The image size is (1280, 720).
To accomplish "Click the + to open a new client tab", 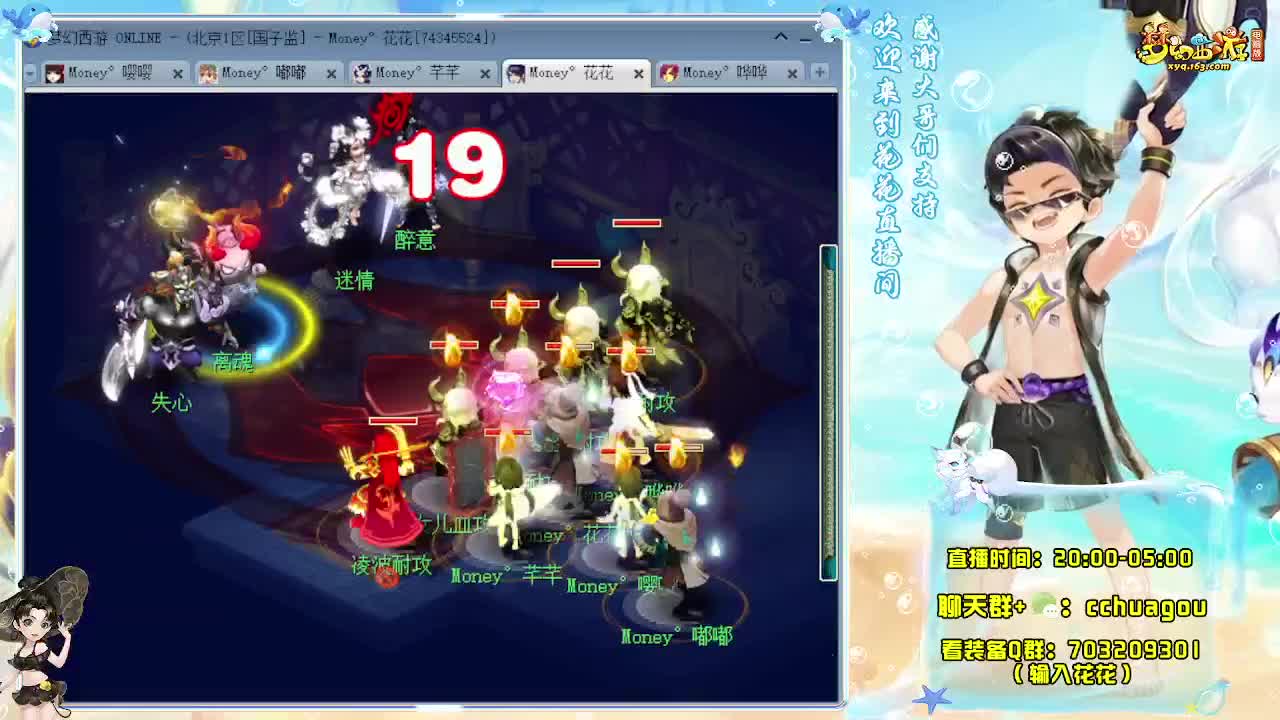I will pos(820,73).
